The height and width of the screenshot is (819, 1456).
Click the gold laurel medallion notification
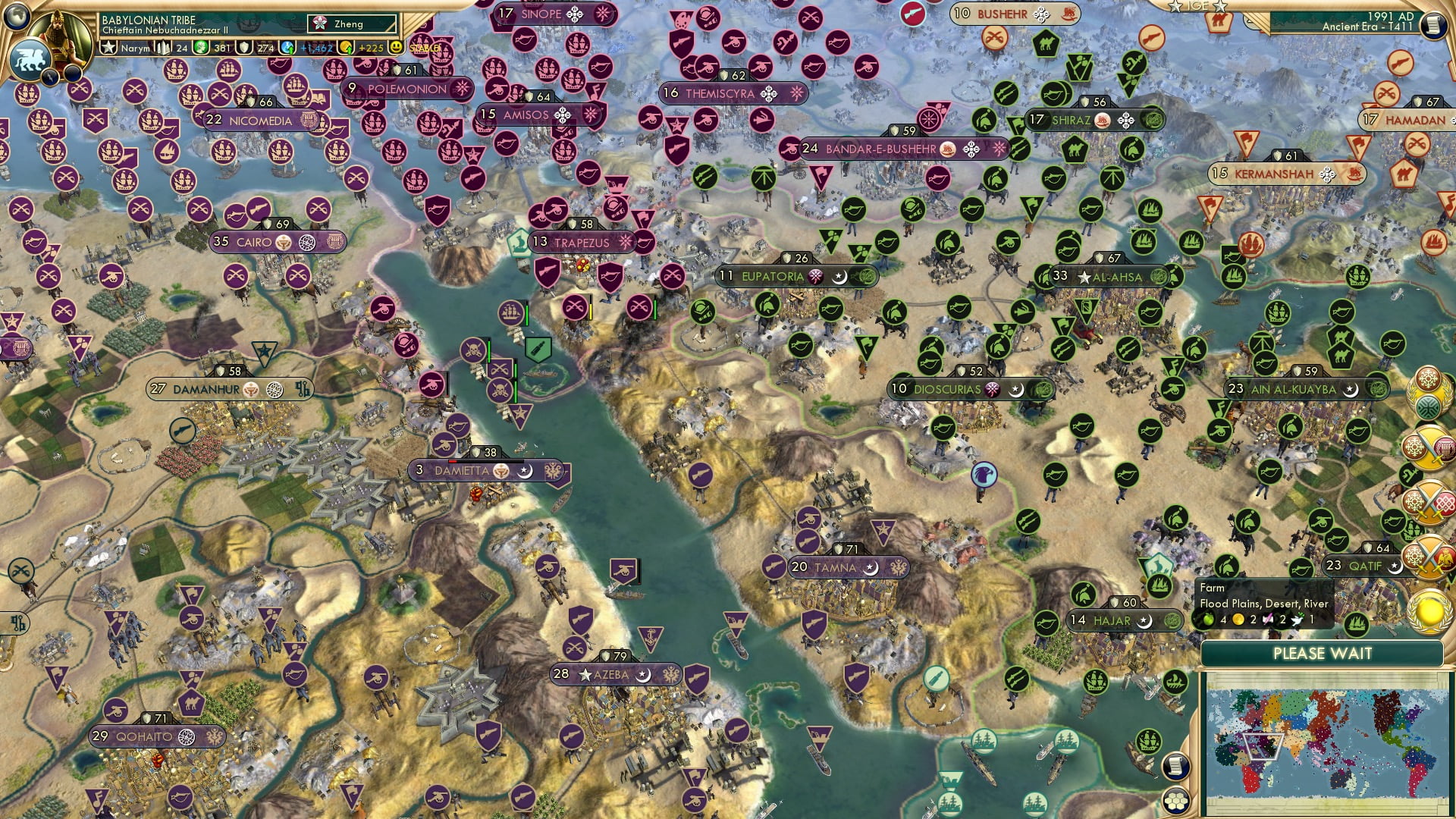pyautogui.click(x=1429, y=612)
